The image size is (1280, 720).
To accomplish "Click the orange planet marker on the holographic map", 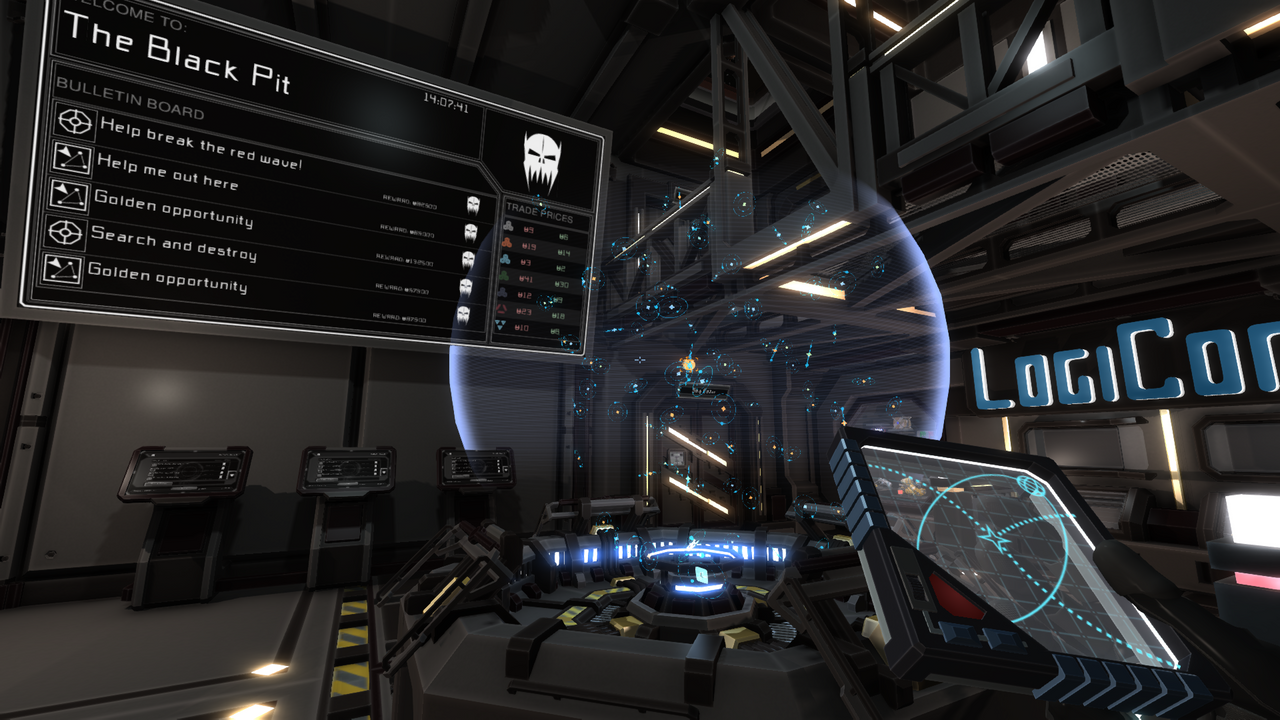I will 688,366.
